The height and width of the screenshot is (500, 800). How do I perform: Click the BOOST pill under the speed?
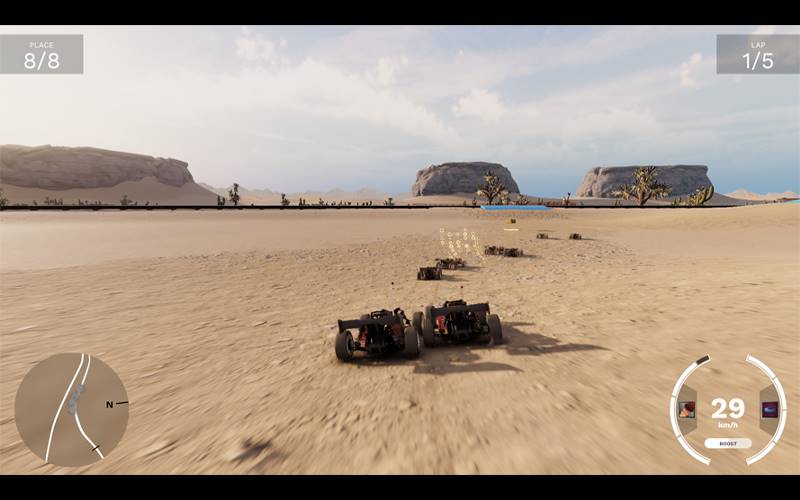click(x=728, y=443)
